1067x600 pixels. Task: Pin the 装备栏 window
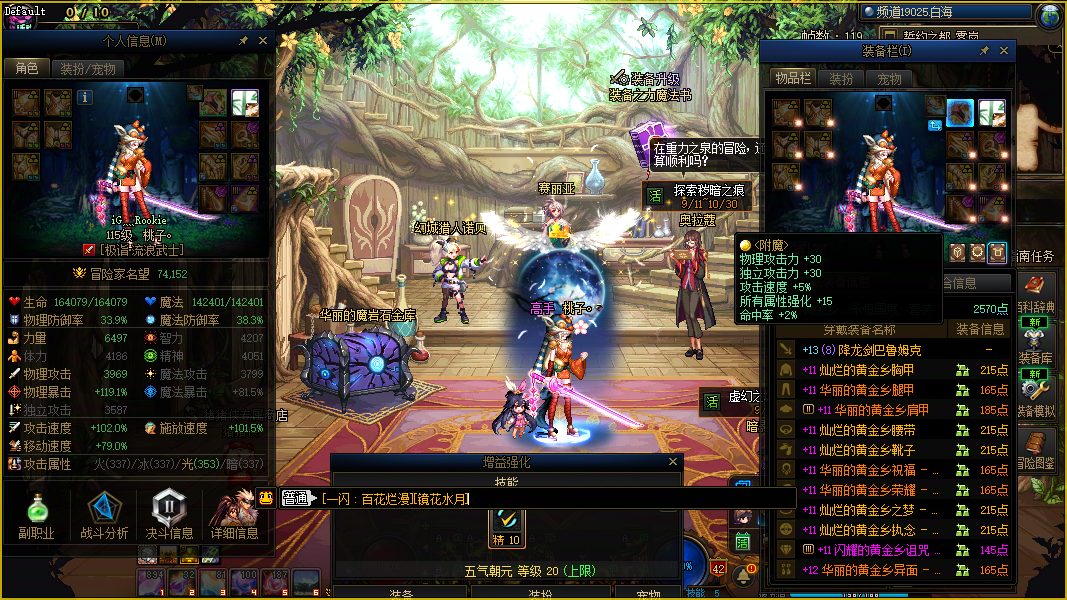pyautogui.click(x=984, y=51)
